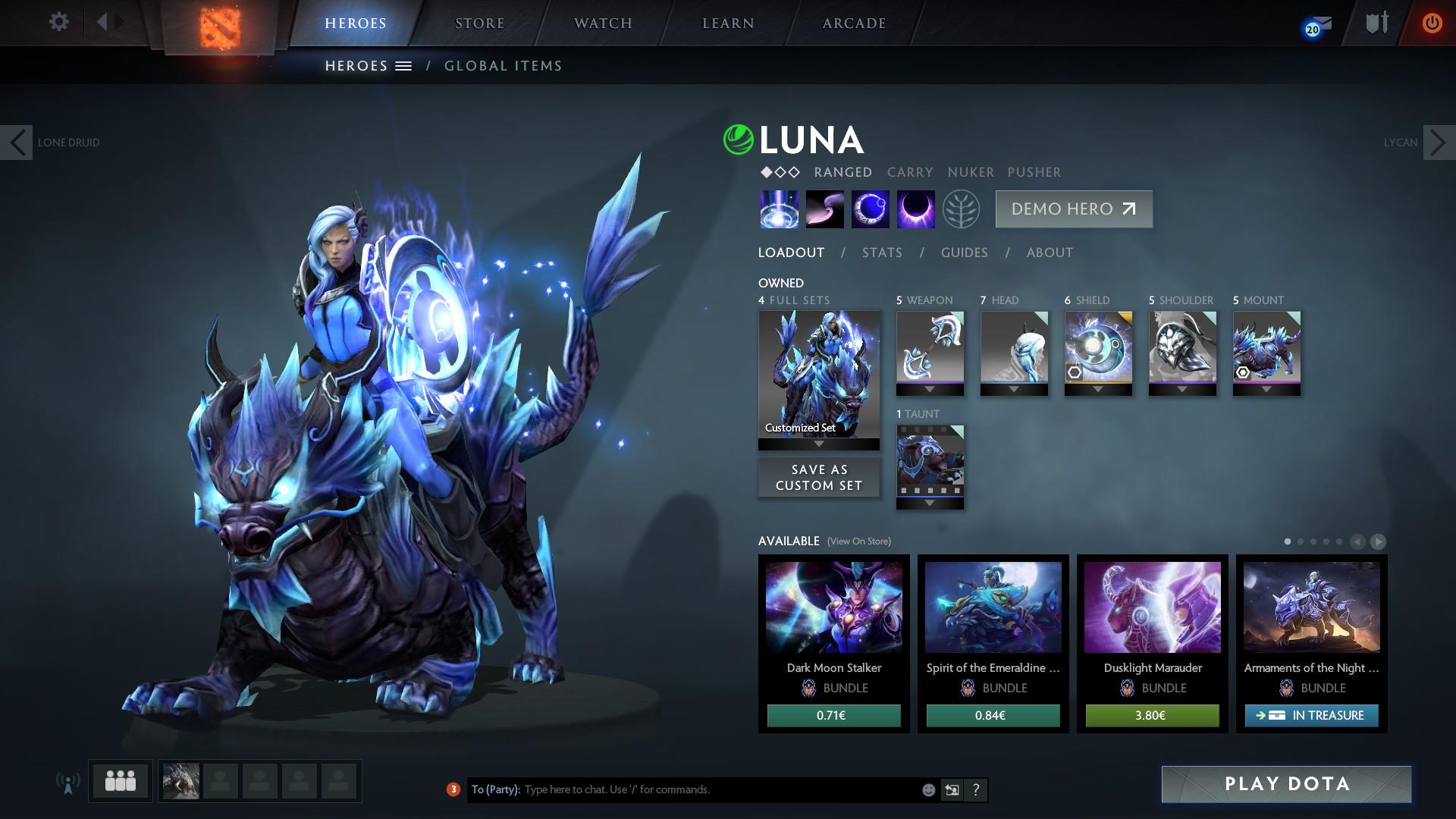Open the Store tab

pyautogui.click(x=479, y=24)
